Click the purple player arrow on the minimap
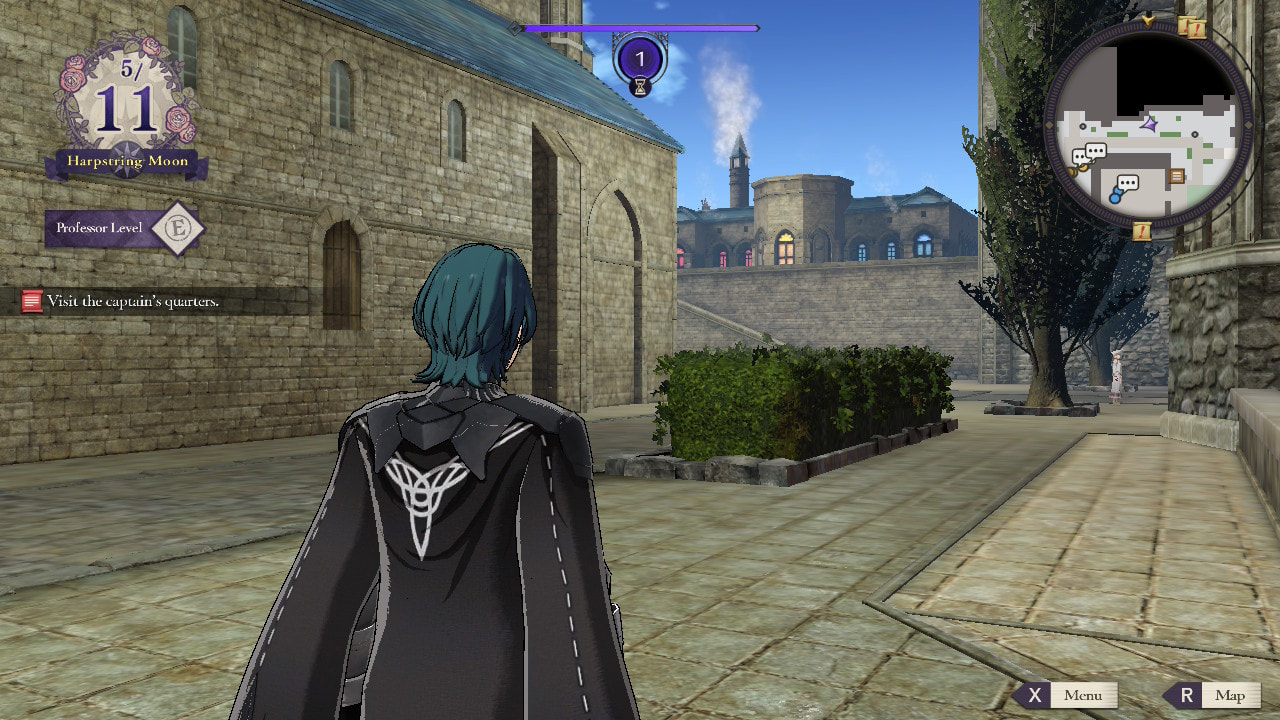 click(1149, 125)
